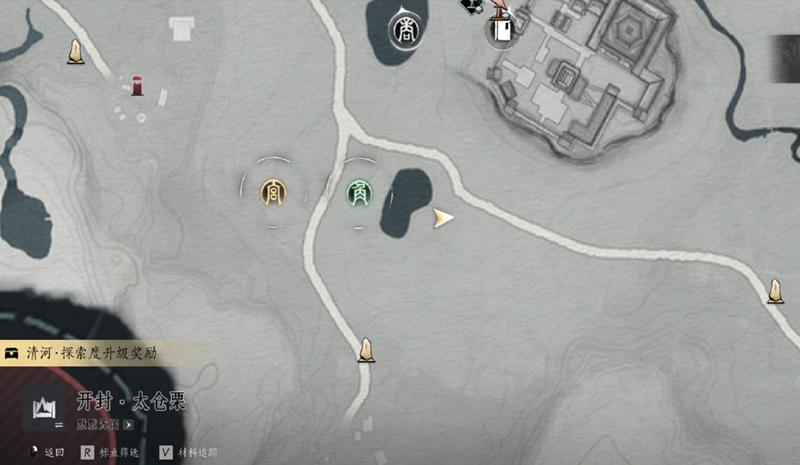This screenshot has height=465, width=800.
Task: Select the green gate map marker
Action: (357, 192)
